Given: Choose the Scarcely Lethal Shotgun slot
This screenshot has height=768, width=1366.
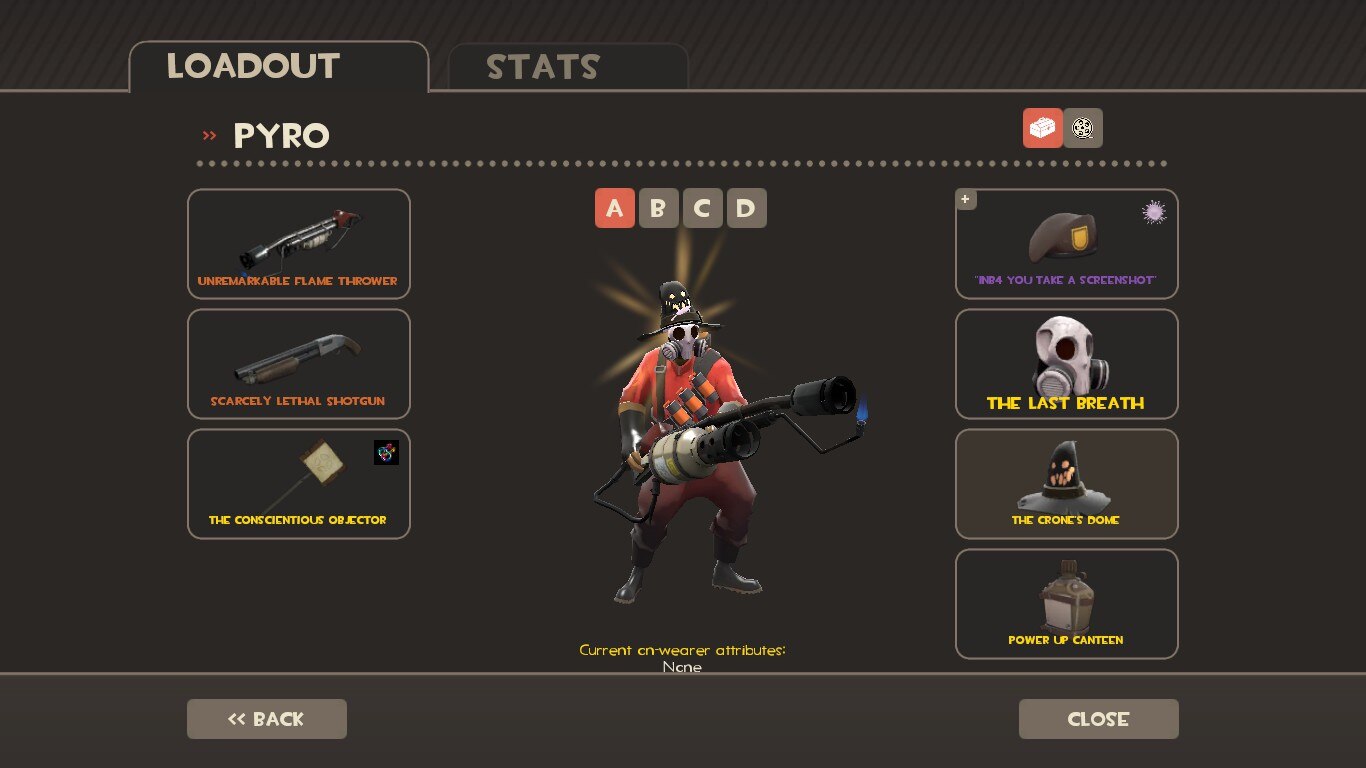Looking at the screenshot, I should pyautogui.click(x=298, y=363).
